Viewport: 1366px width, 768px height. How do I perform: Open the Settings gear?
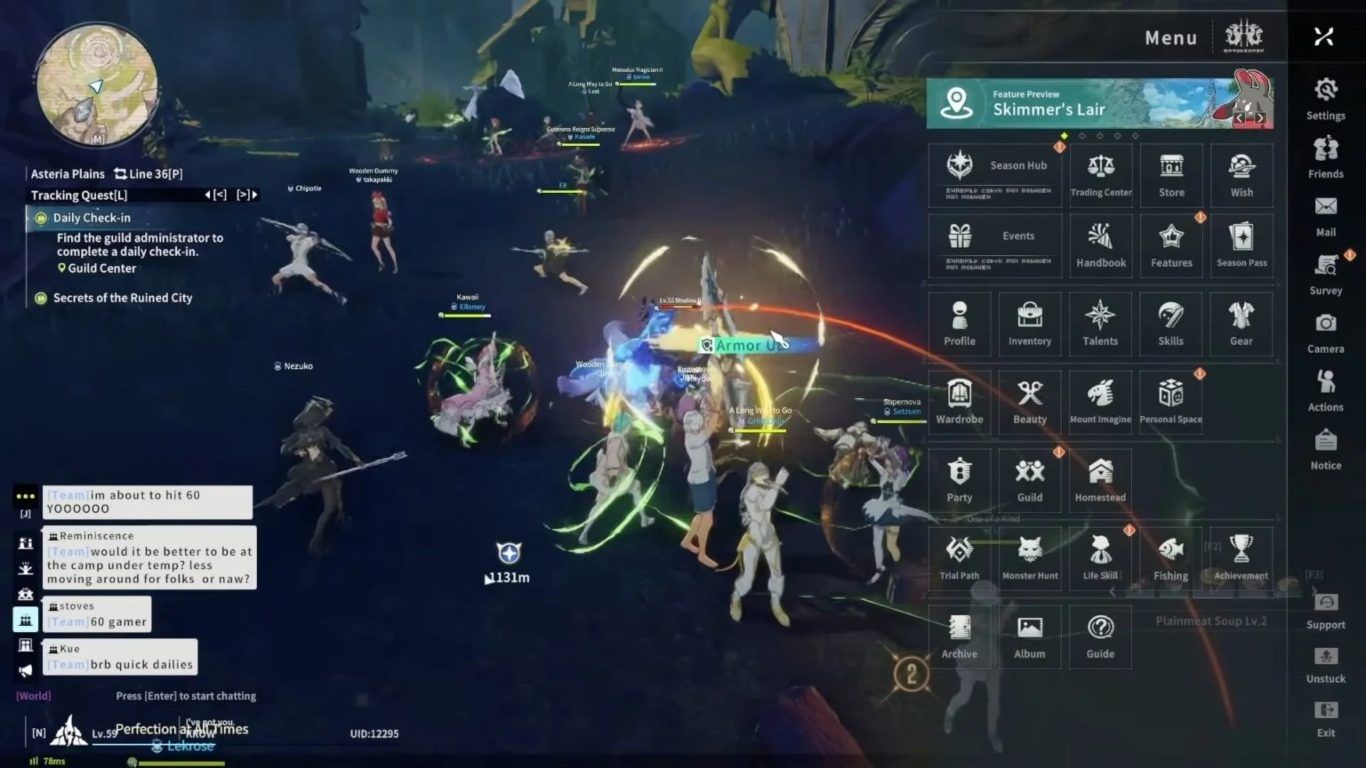(x=1326, y=98)
